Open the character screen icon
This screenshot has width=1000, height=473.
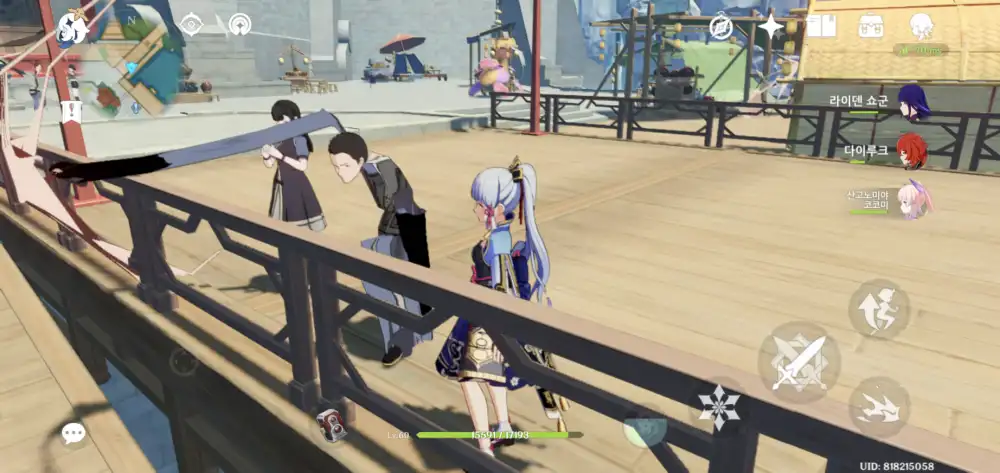pyautogui.click(x=921, y=26)
